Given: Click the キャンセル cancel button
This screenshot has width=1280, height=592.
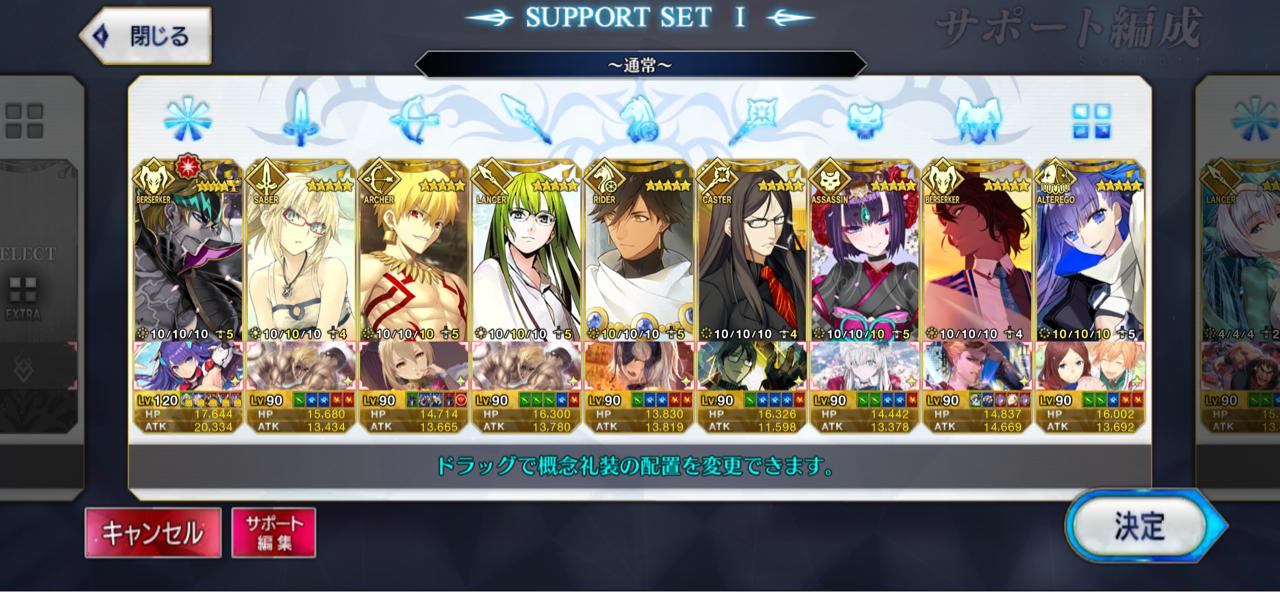Looking at the screenshot, I should 152,533.
